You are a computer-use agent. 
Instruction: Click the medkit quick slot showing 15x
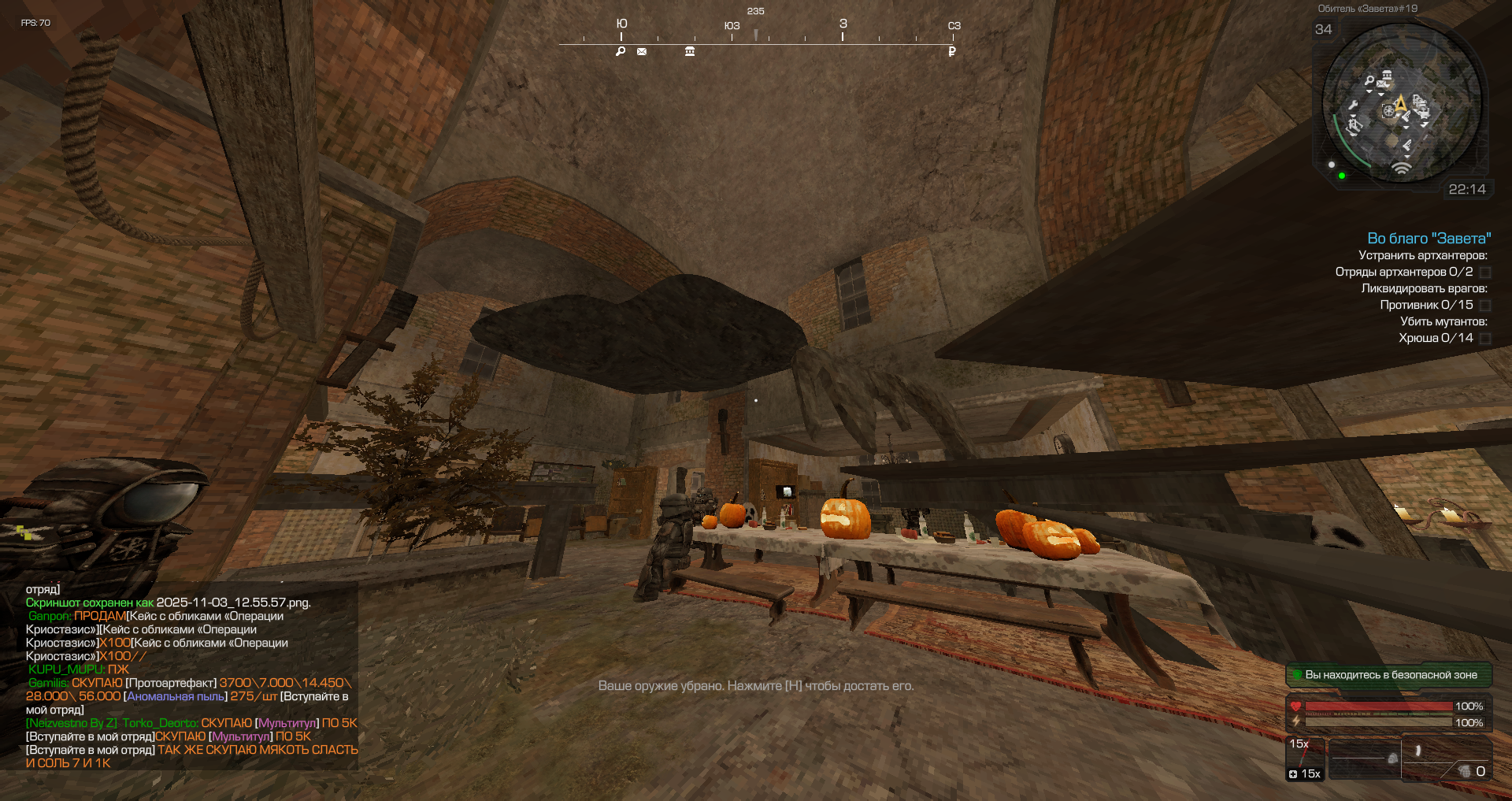1305,758
